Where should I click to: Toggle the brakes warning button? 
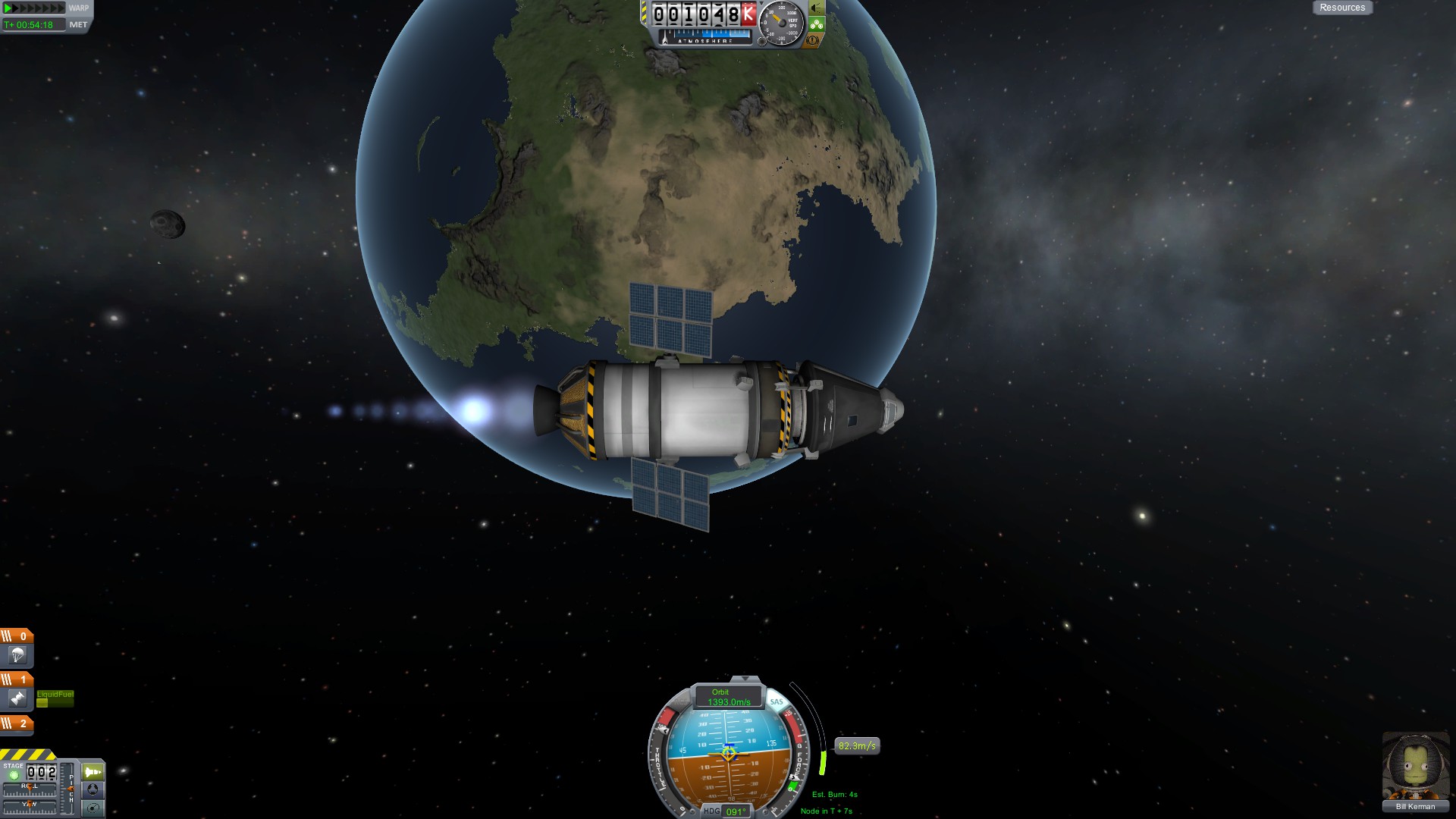pyautogui.click(x=814, y=40)
